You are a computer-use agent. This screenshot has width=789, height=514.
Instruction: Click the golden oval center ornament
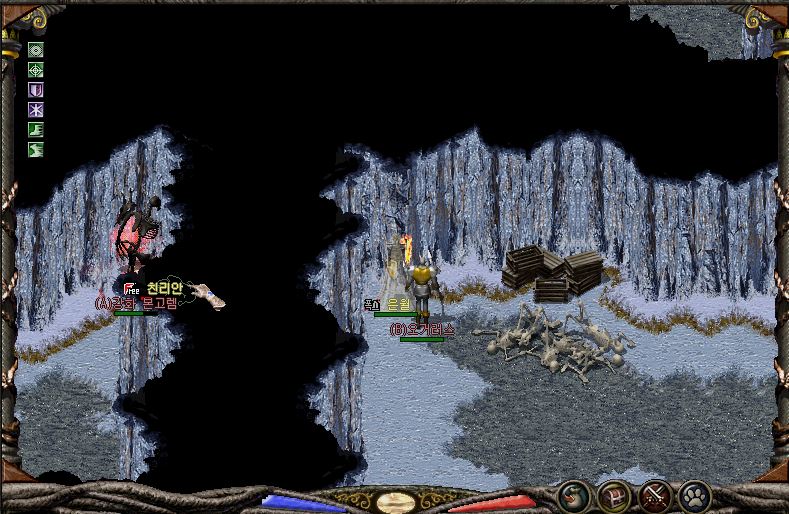coord(396,502)
